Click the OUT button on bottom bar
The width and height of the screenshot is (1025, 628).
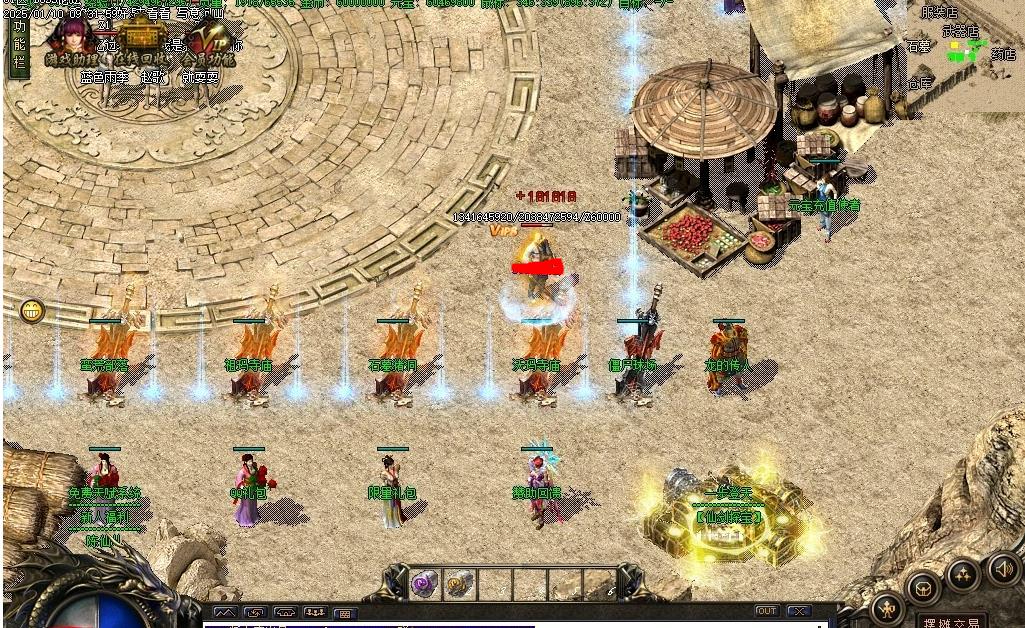[x=766, y=611]
